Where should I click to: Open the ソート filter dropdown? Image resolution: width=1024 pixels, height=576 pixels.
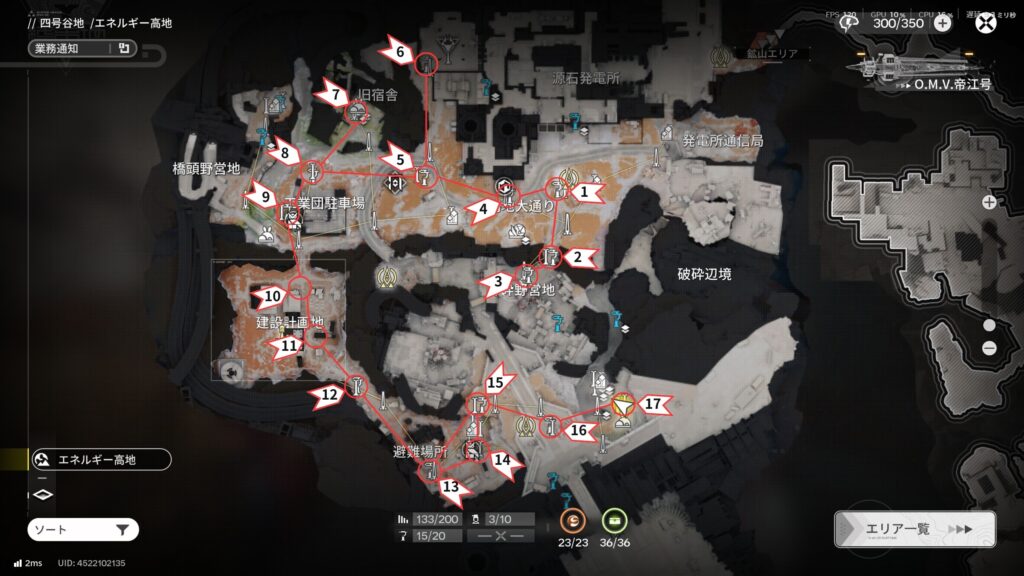82,529
